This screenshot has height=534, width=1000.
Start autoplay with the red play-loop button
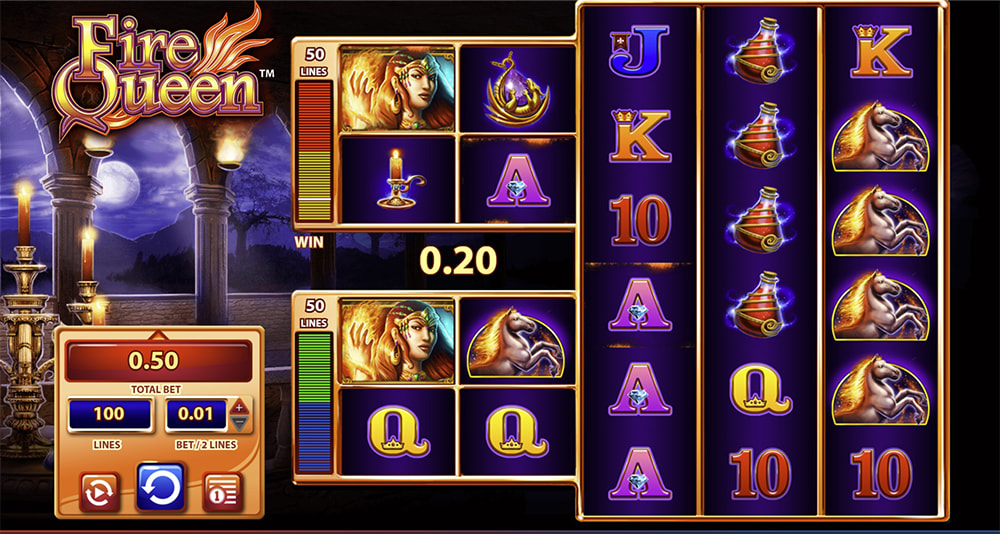coord(101,490)
